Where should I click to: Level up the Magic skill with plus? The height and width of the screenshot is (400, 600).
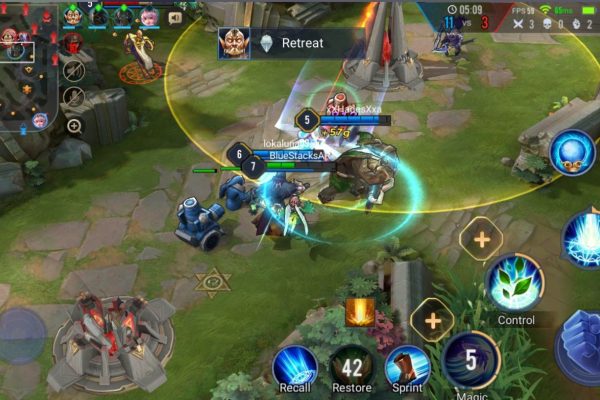432,320
